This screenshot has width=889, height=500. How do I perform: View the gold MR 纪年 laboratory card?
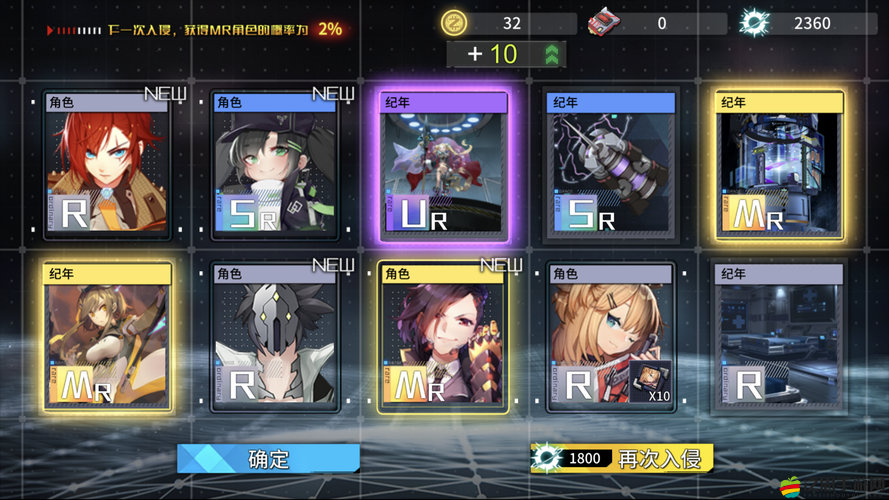click(779, 165)
